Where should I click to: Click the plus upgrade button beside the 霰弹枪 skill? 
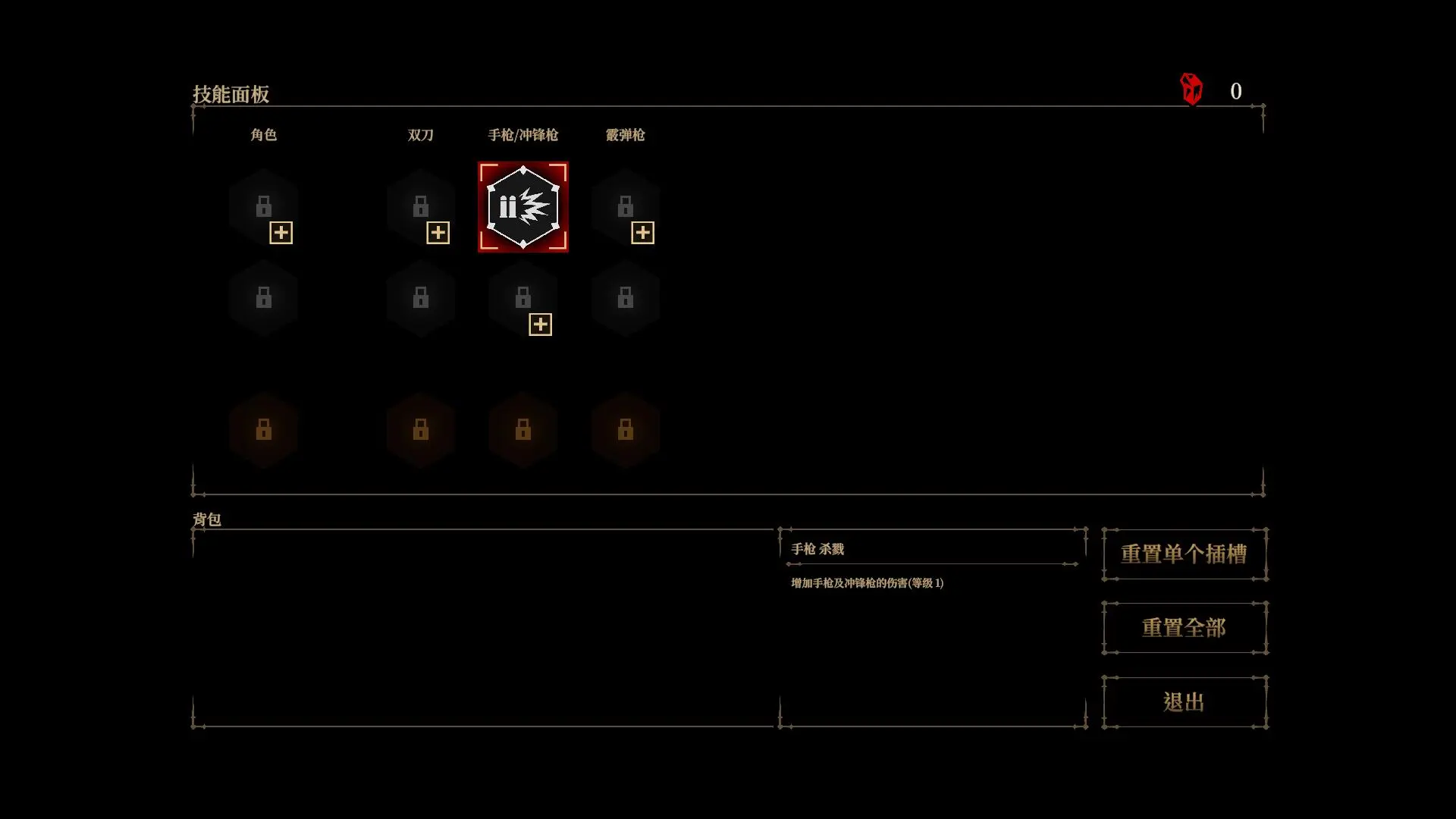click(642, 233)
